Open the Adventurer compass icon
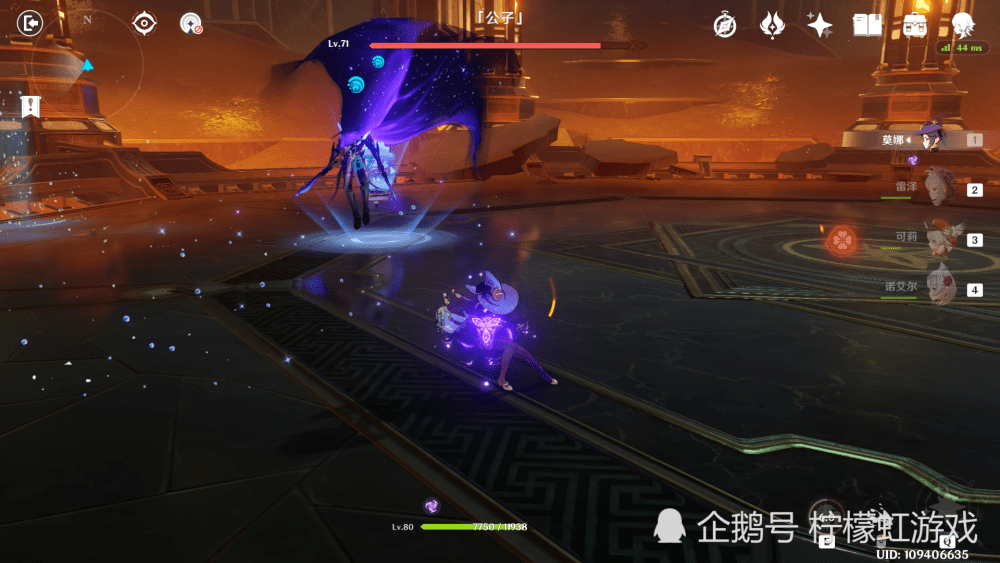 pos(725,26)
